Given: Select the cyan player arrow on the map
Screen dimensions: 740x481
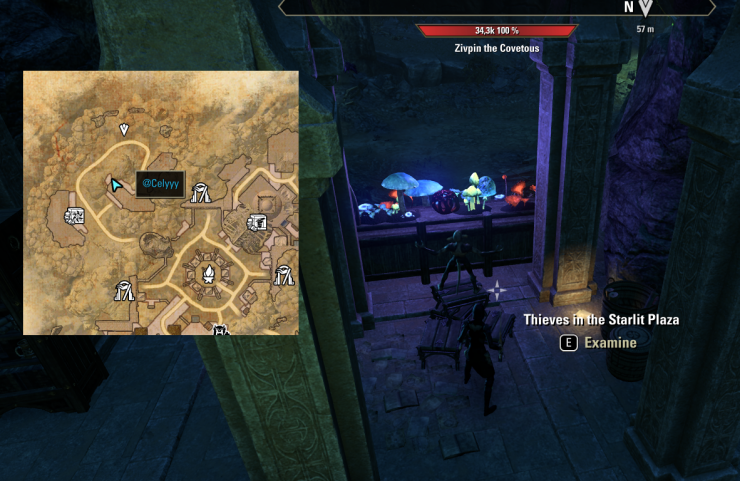Looking at the screenshot, I should point(117,185).
